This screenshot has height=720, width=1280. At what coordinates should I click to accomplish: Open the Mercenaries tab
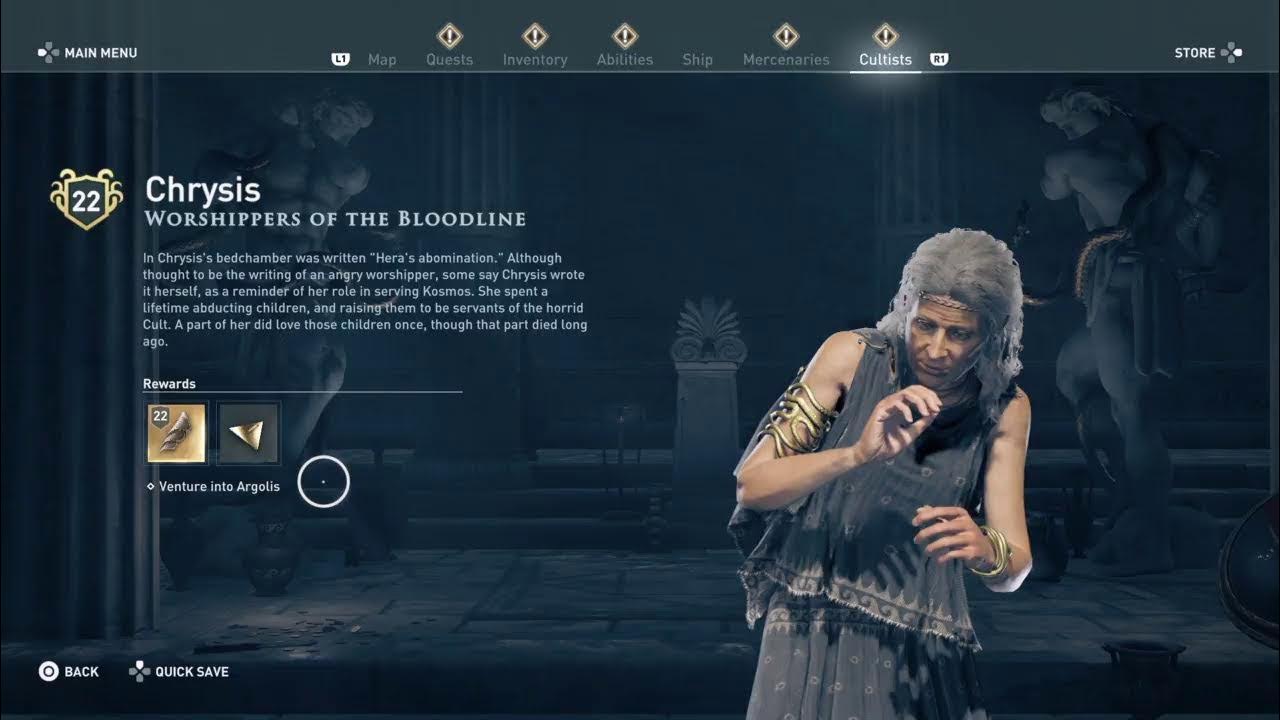pos(786,60)
